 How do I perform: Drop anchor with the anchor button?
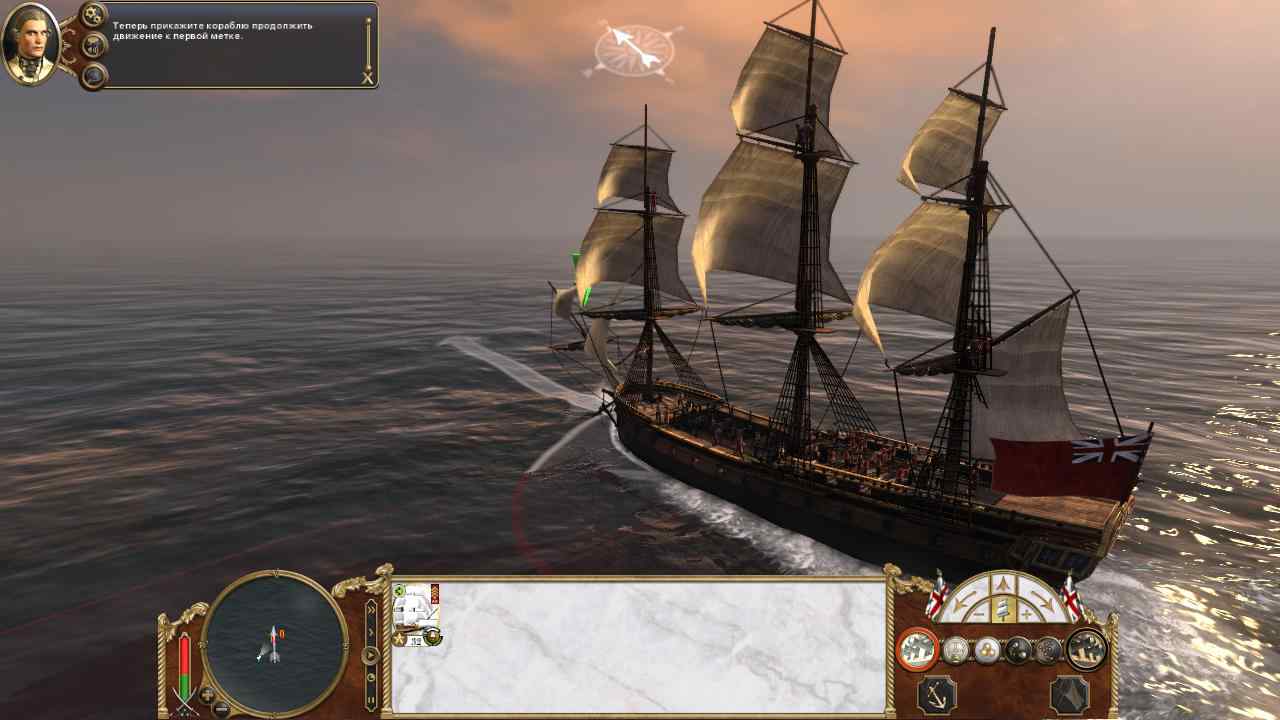(937, 695)
